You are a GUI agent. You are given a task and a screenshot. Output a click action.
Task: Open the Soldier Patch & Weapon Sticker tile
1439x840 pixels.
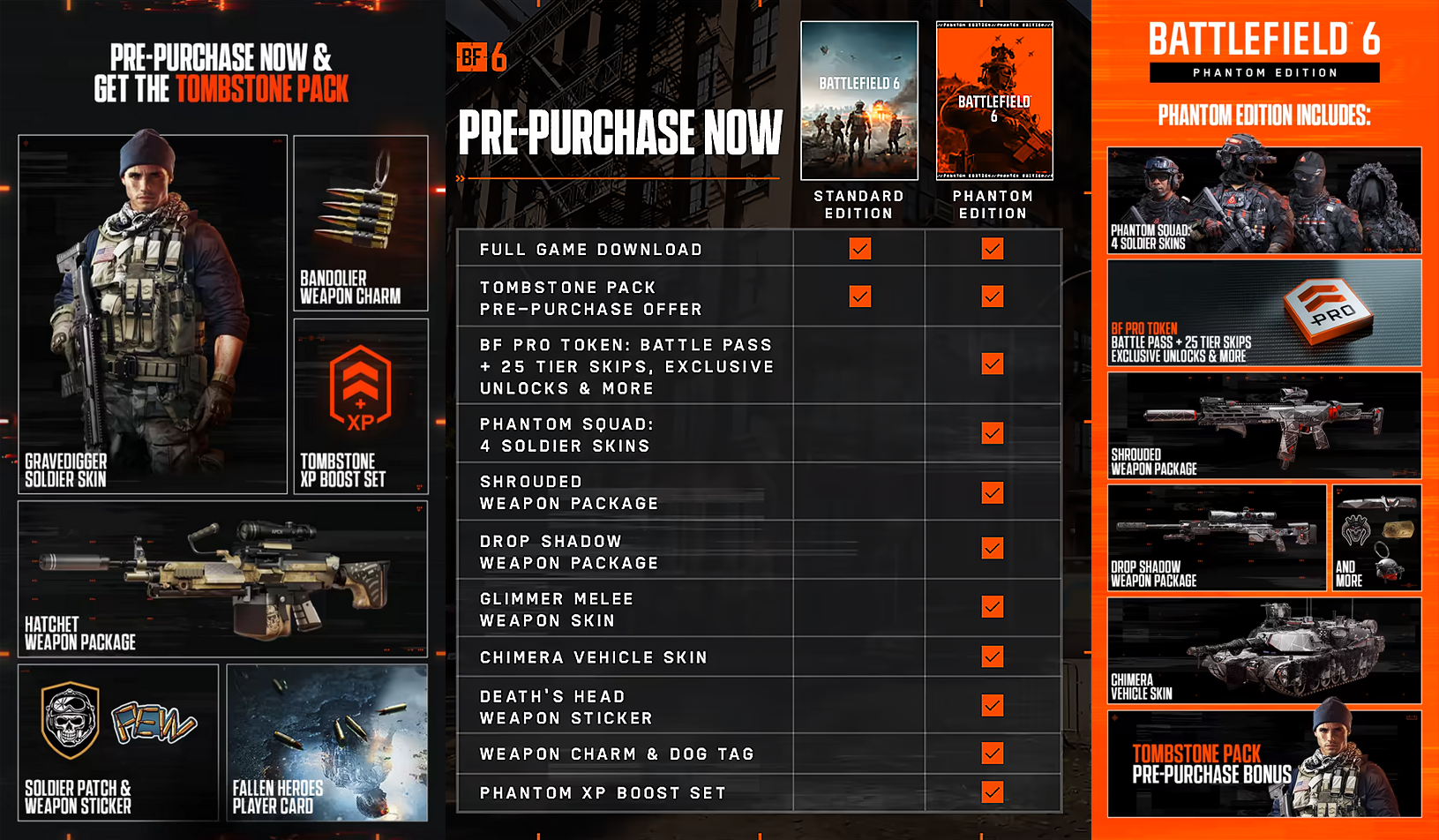(118, 742)
